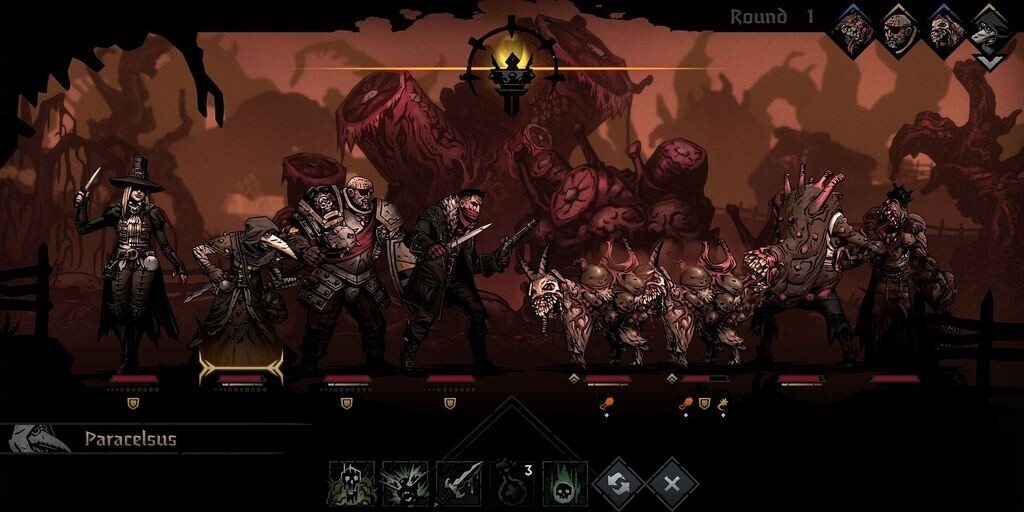Pass the turn with the X button
Viewport: 1024px width, 512px height.
tap(672, 484)
